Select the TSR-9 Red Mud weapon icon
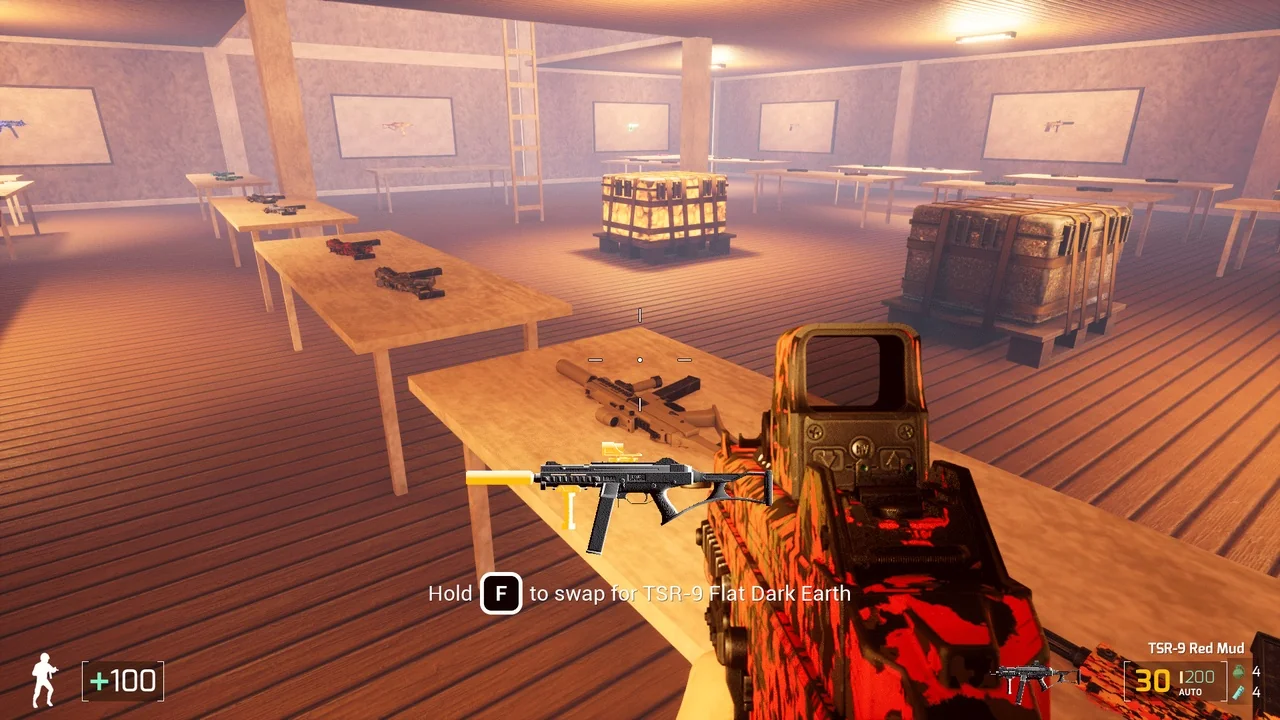The image size is (1280, 720). pos(1032,680)
